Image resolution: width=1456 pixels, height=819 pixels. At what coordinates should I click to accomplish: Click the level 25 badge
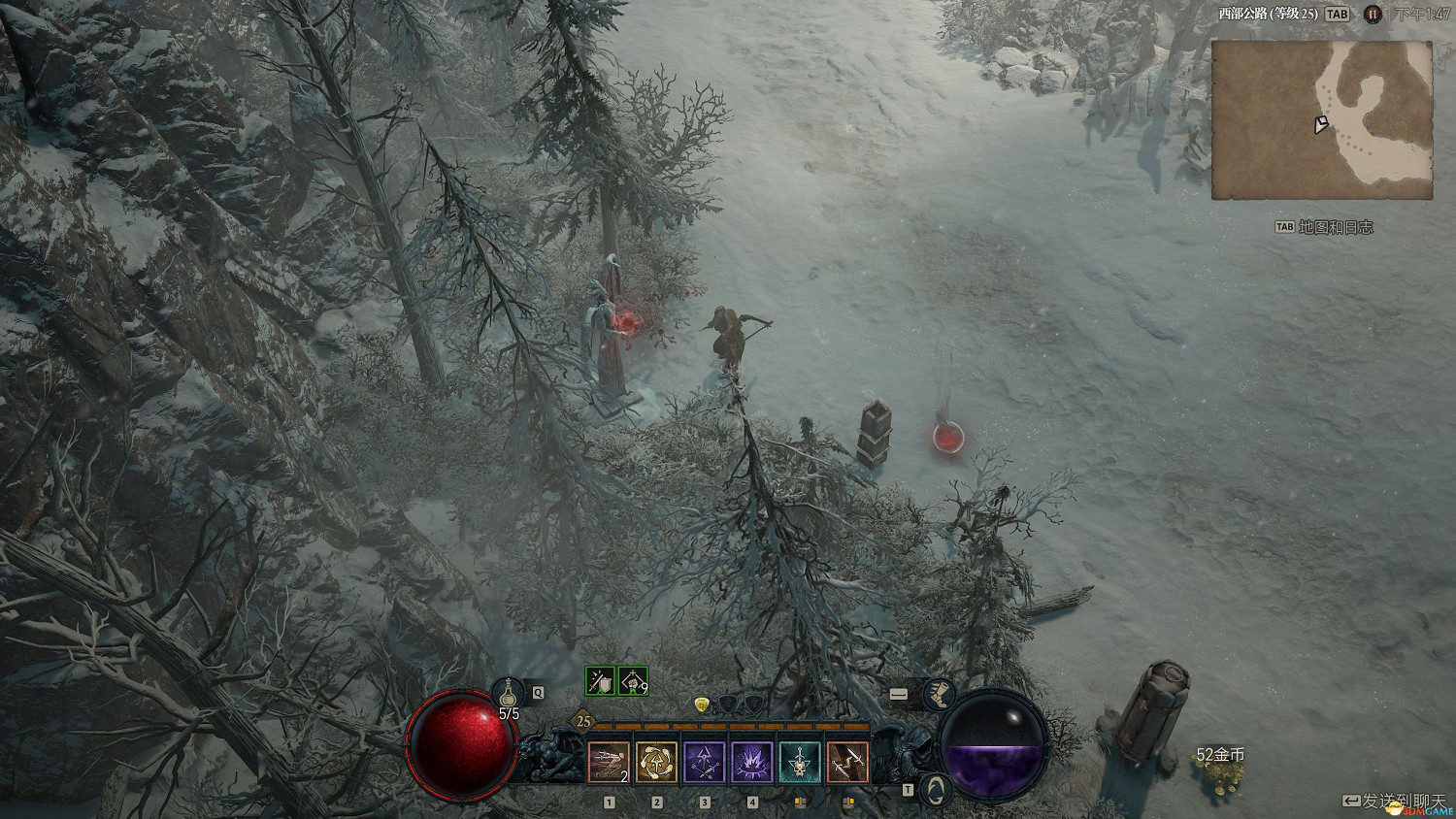click(x=583, y=721)
